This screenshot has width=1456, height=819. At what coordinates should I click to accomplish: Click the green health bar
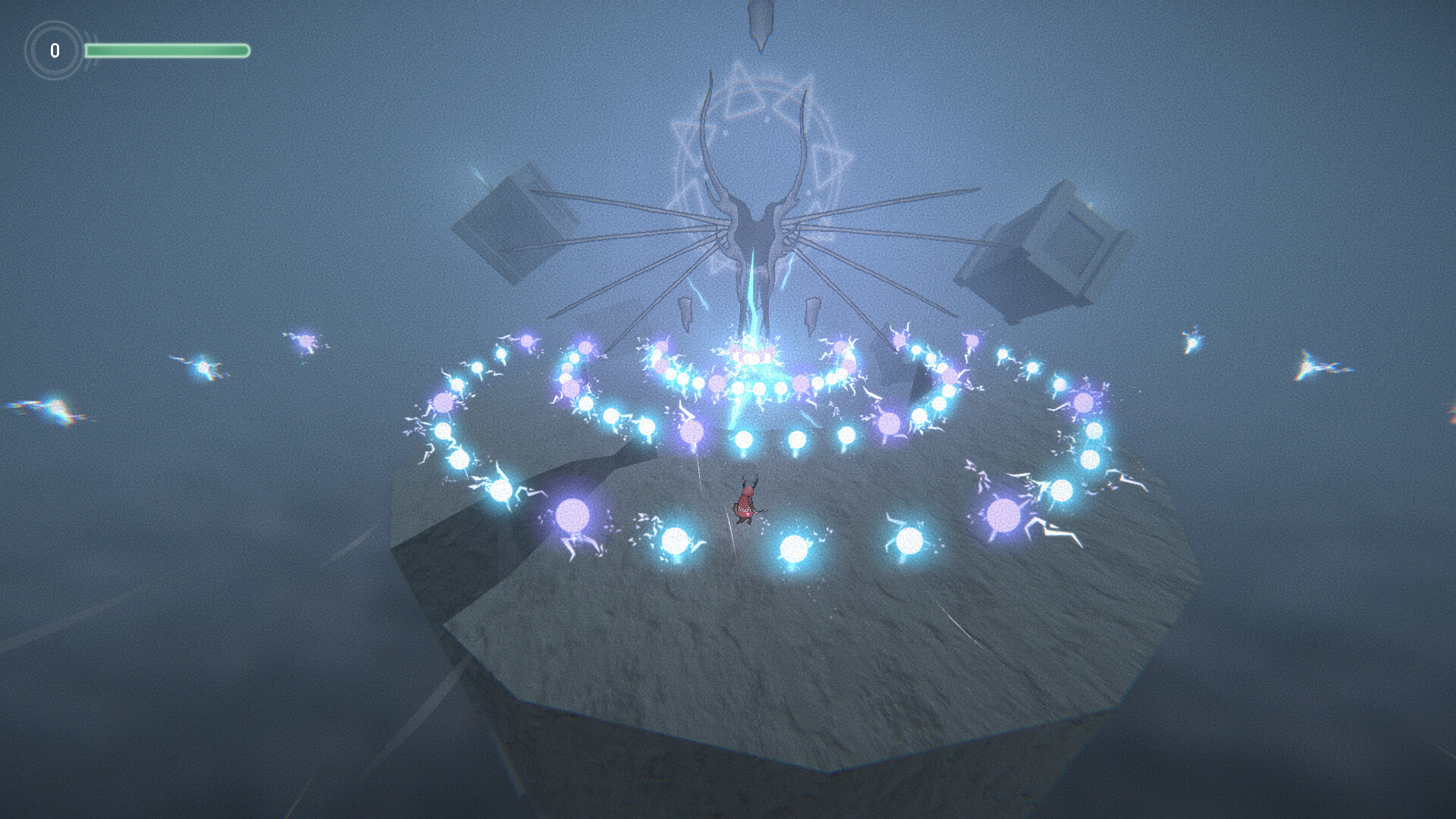[167, 49]
